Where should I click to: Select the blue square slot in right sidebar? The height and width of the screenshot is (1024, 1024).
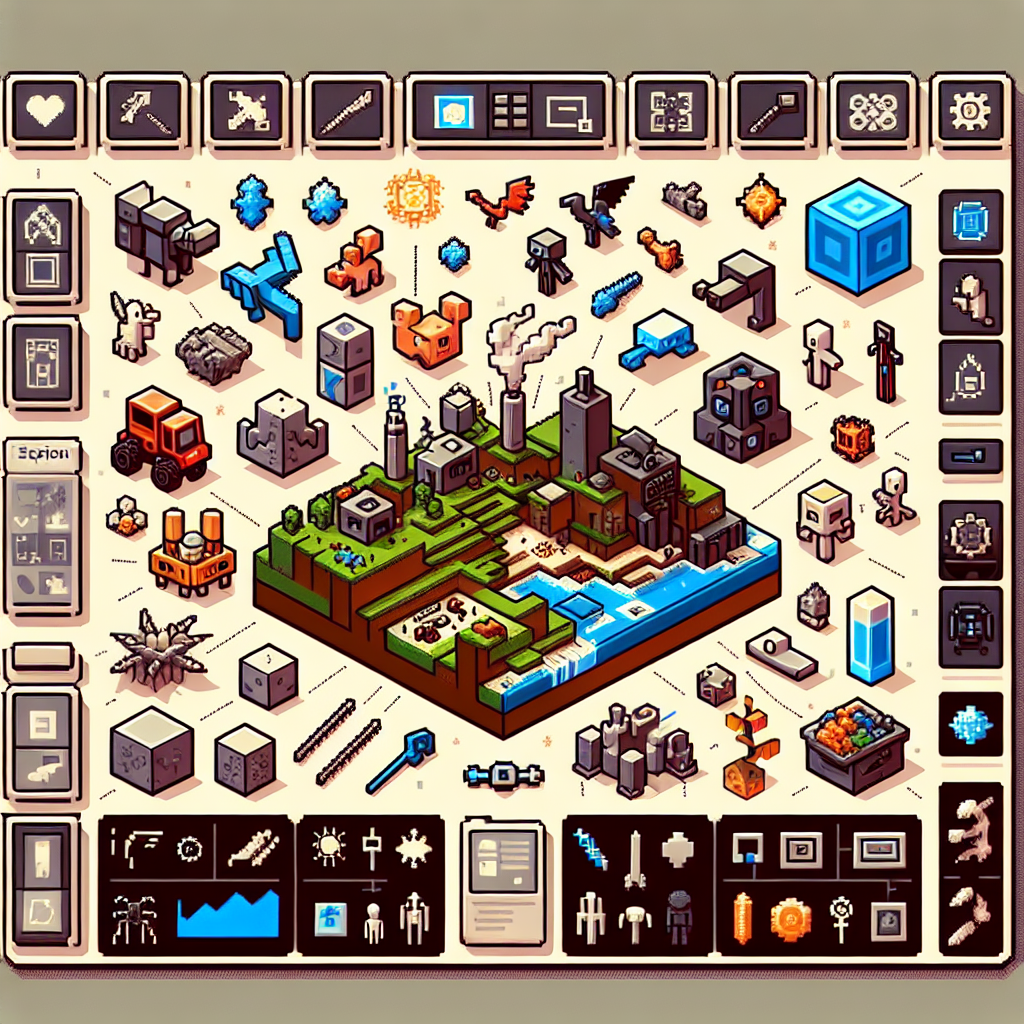click(x=970, y=221)
